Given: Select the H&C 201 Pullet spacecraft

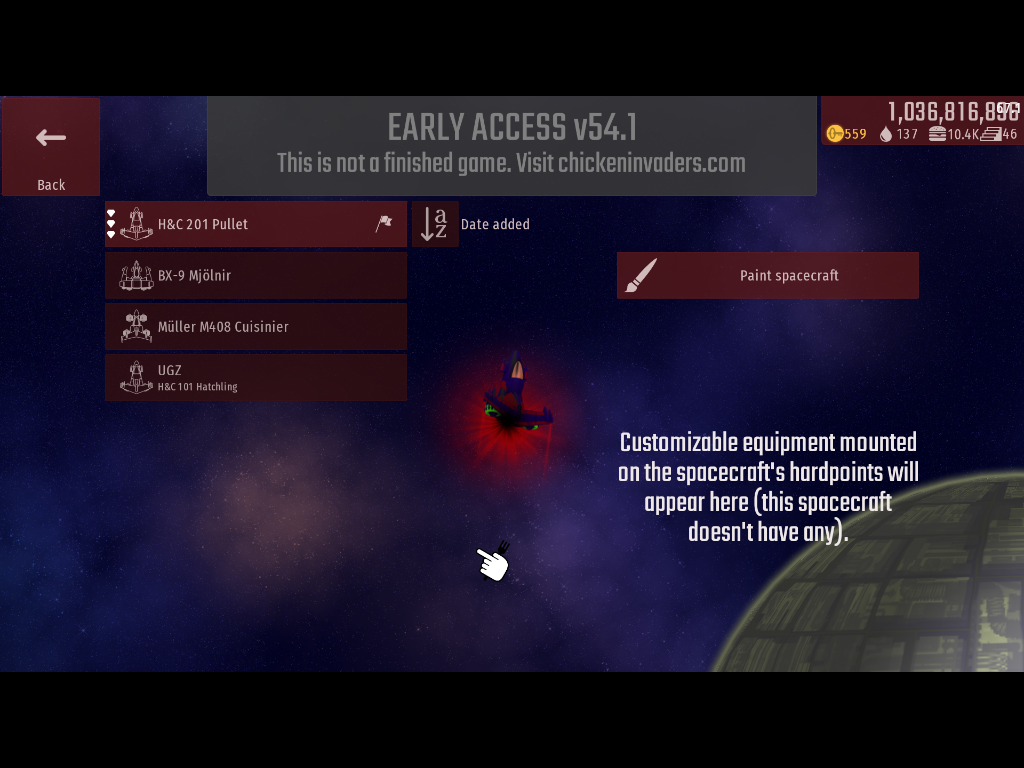Looking at the screenshot, I should point(256,224).
